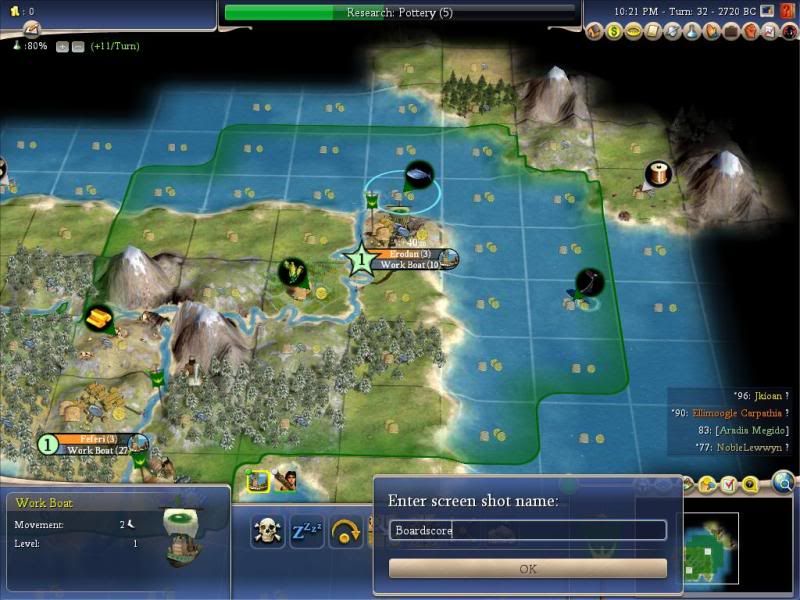Open the research bar showing Pottery
Image resolution: width=800 pixels, height=600 pixels.
[x=400, y=12]
